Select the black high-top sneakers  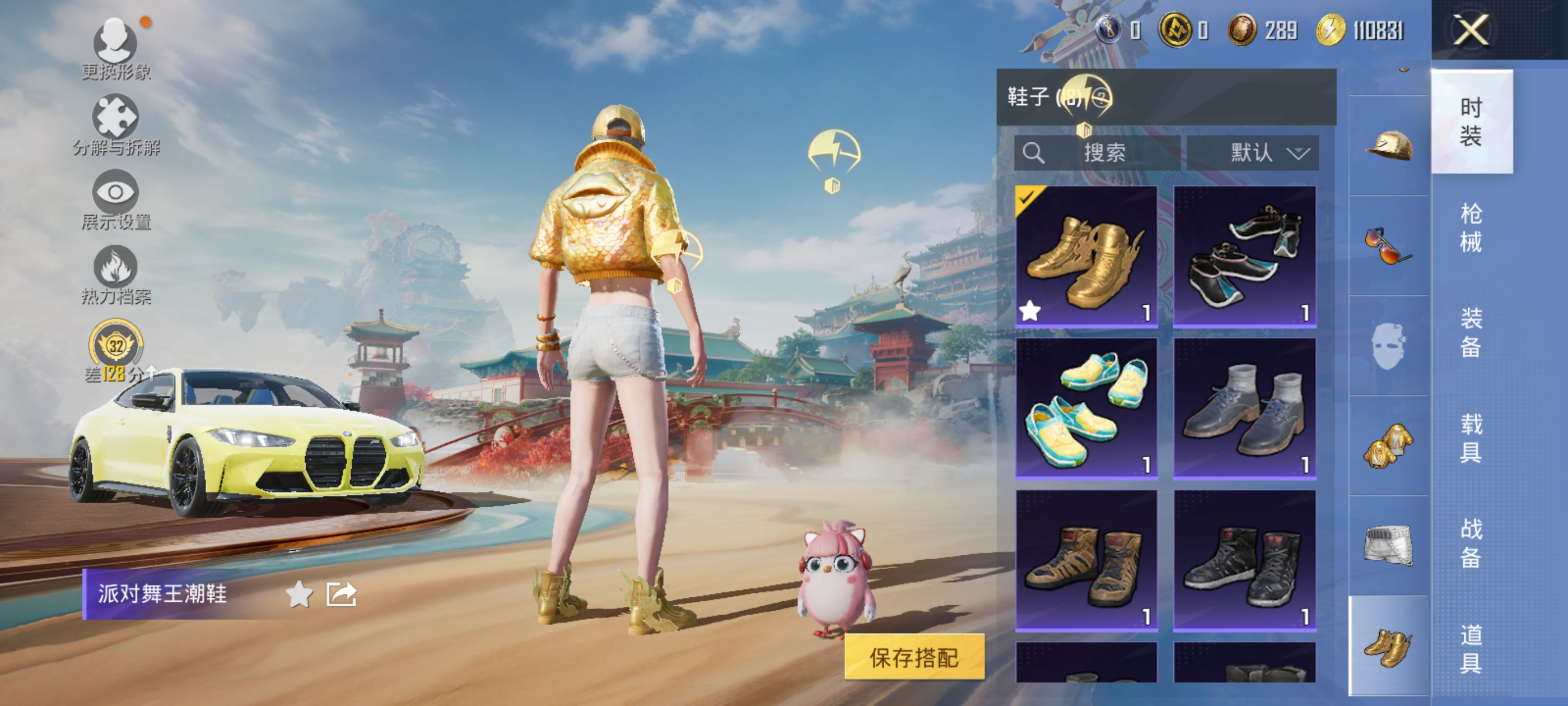click(x=1245, y=560)
